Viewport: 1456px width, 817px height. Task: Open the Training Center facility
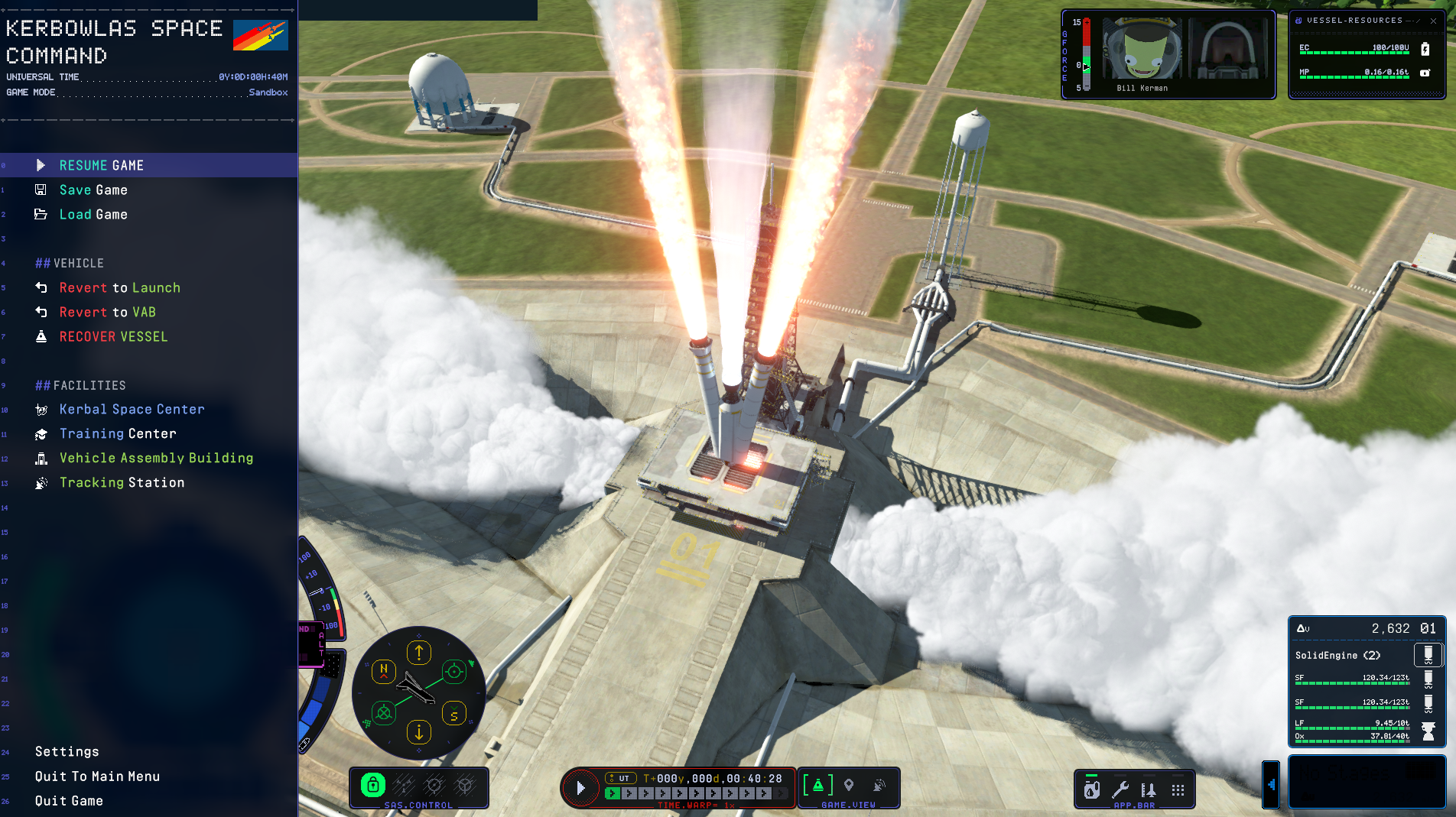click(x=118, y=433)
